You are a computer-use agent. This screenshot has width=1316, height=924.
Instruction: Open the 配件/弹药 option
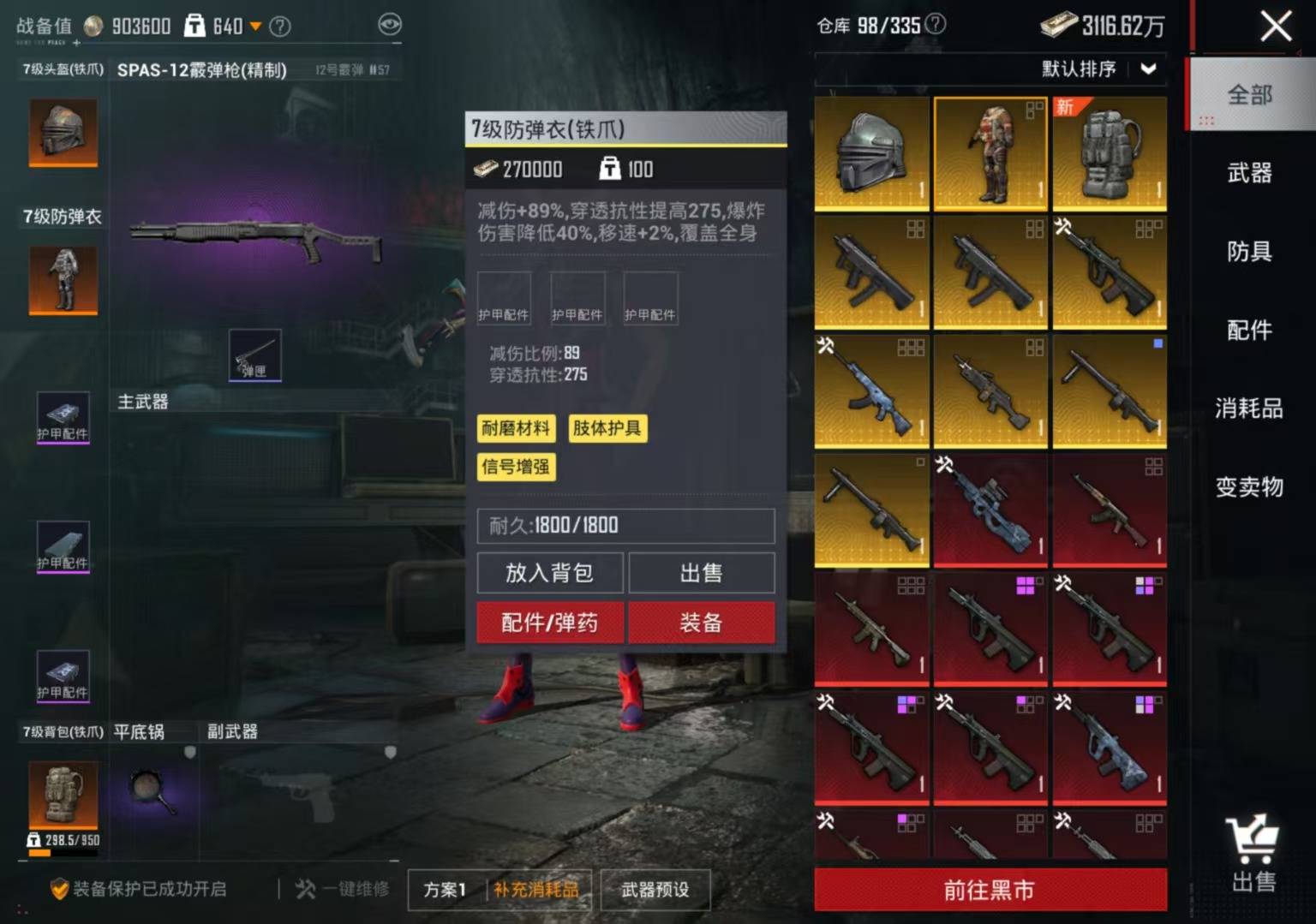click(x=550, y=623)
